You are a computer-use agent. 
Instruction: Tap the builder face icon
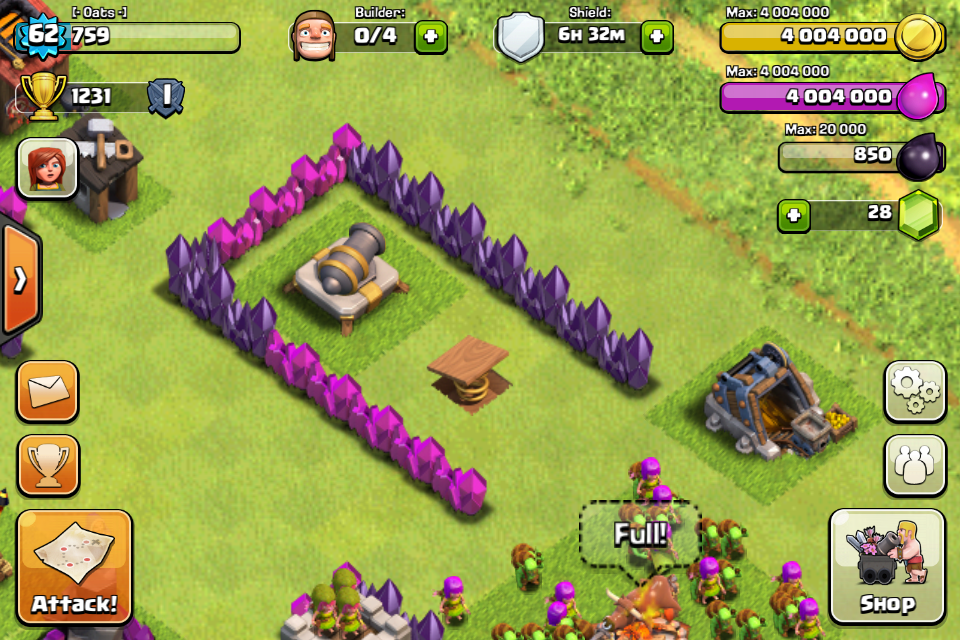[315, 37]
